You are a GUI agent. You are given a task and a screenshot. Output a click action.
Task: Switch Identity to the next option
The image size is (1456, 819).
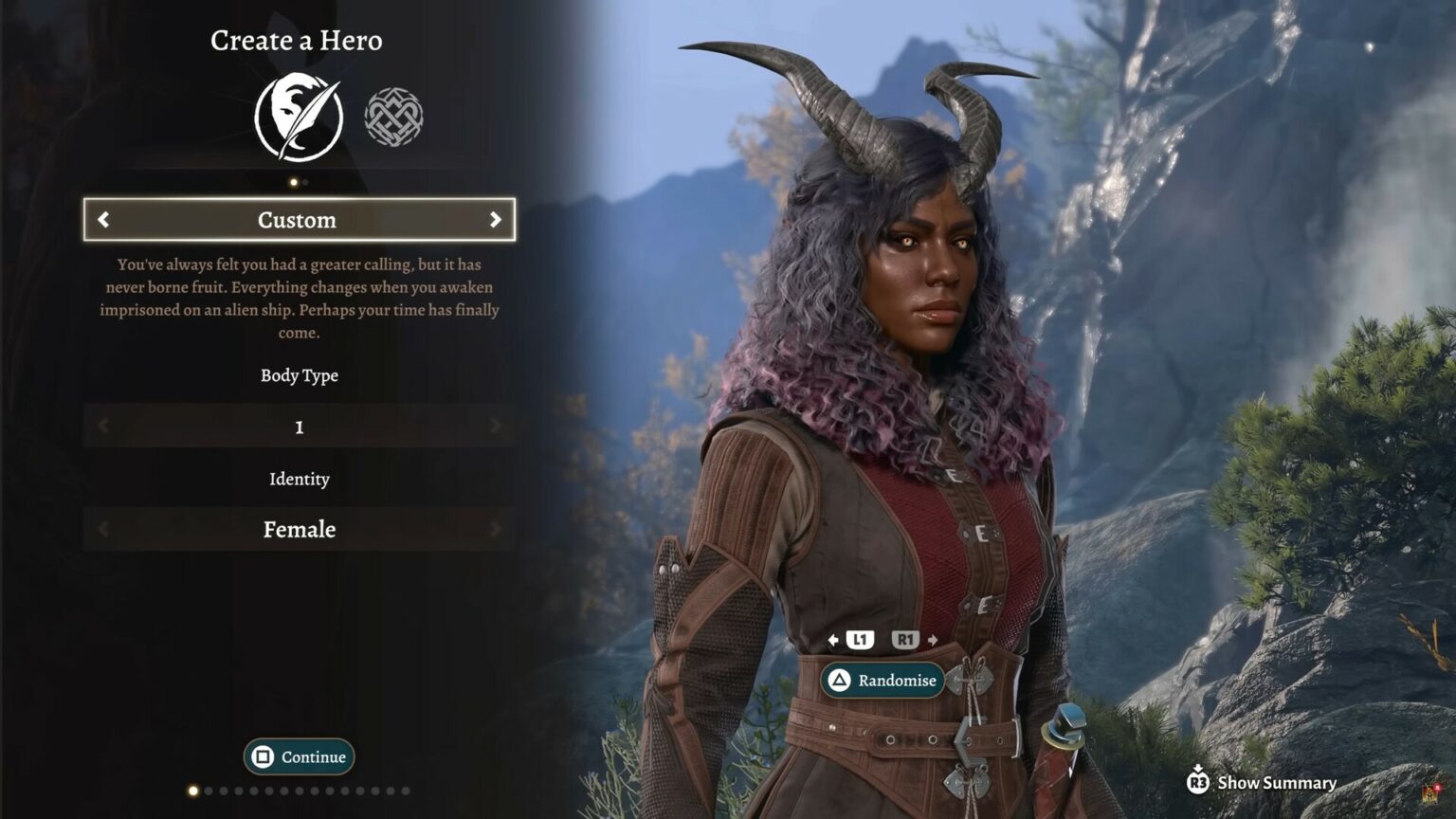pos(495,529)
